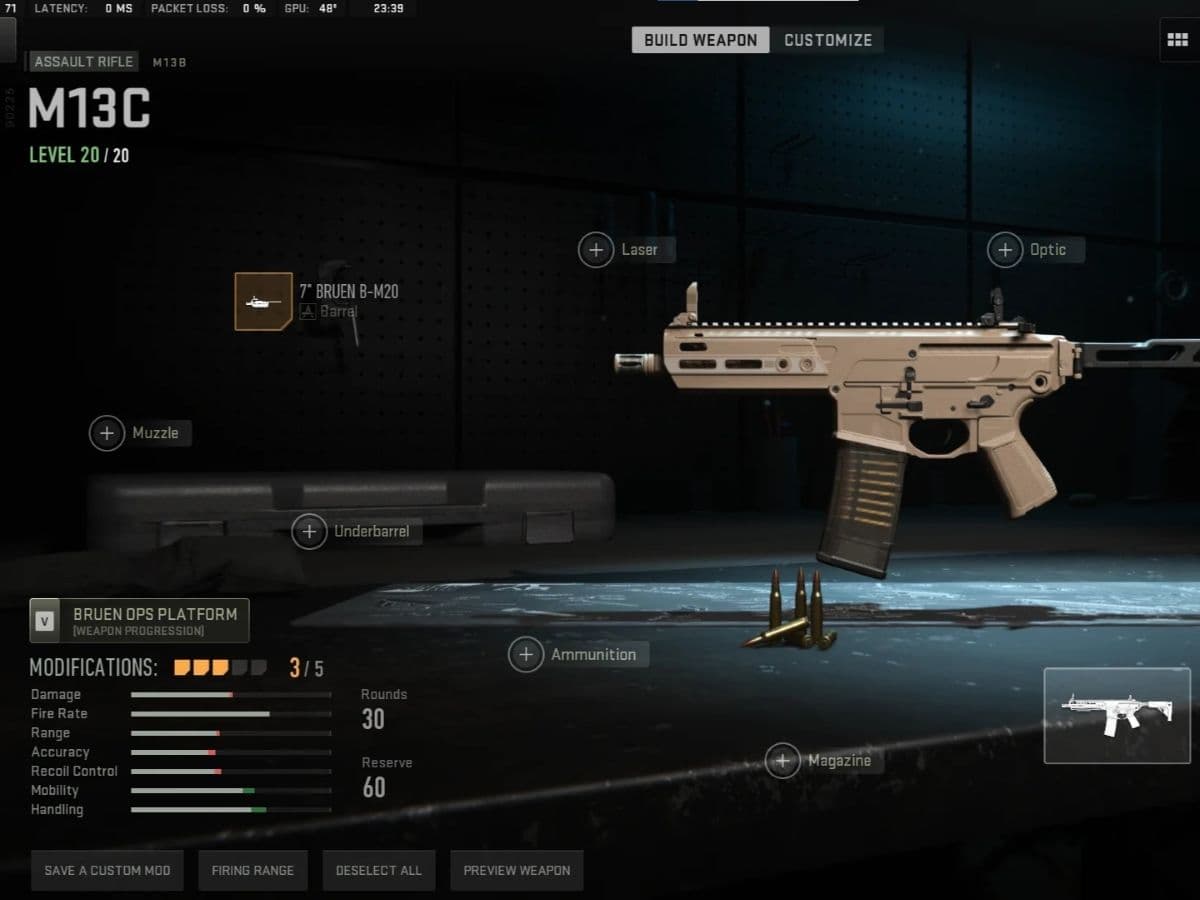Select the 7" Bruen B-M20 barrel slot

click(x=264, y=301)
